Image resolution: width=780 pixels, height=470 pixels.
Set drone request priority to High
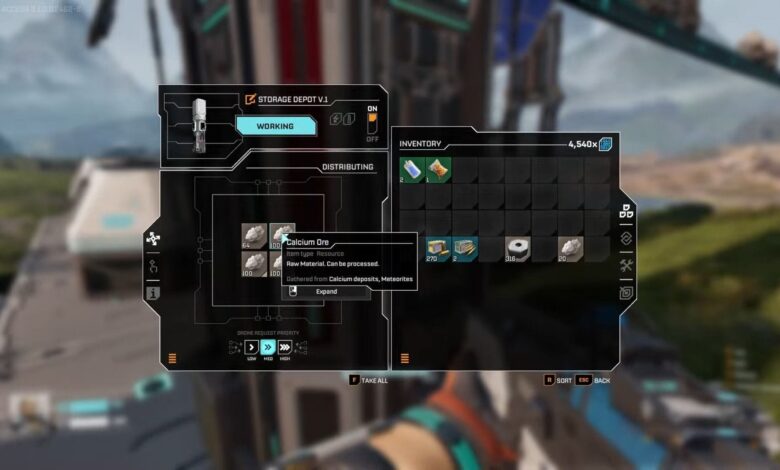(284, 346)
